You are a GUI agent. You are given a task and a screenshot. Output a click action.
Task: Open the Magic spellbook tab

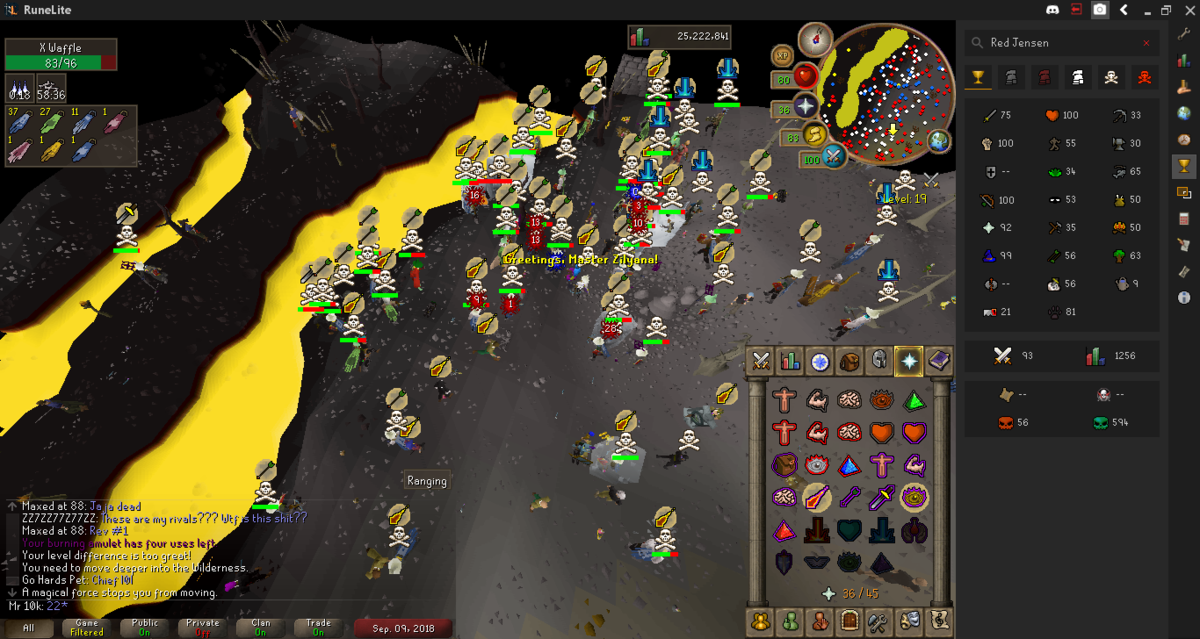(x=938, y=361)
